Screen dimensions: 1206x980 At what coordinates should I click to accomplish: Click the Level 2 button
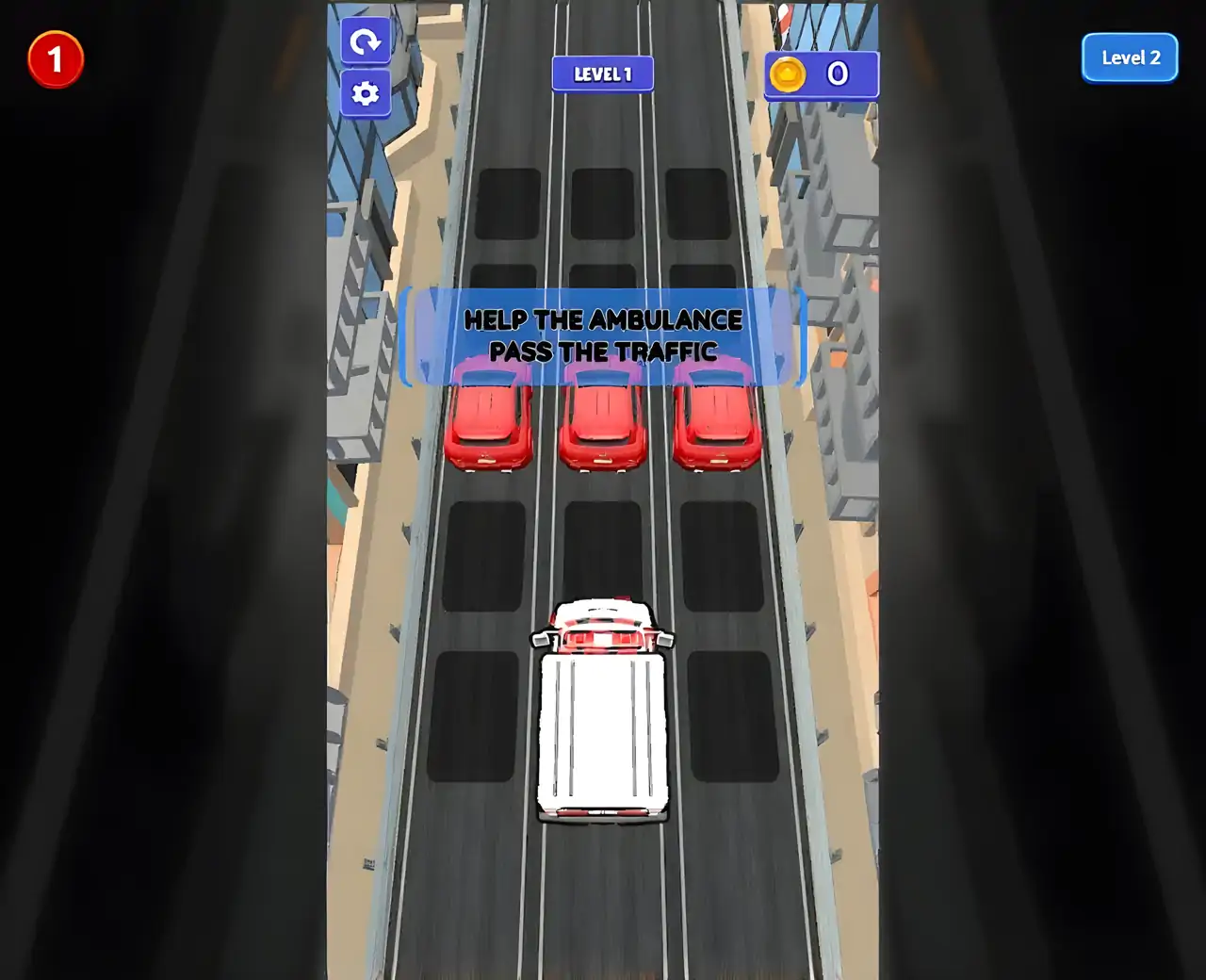pyautogui.click(x=1129, y=57)
